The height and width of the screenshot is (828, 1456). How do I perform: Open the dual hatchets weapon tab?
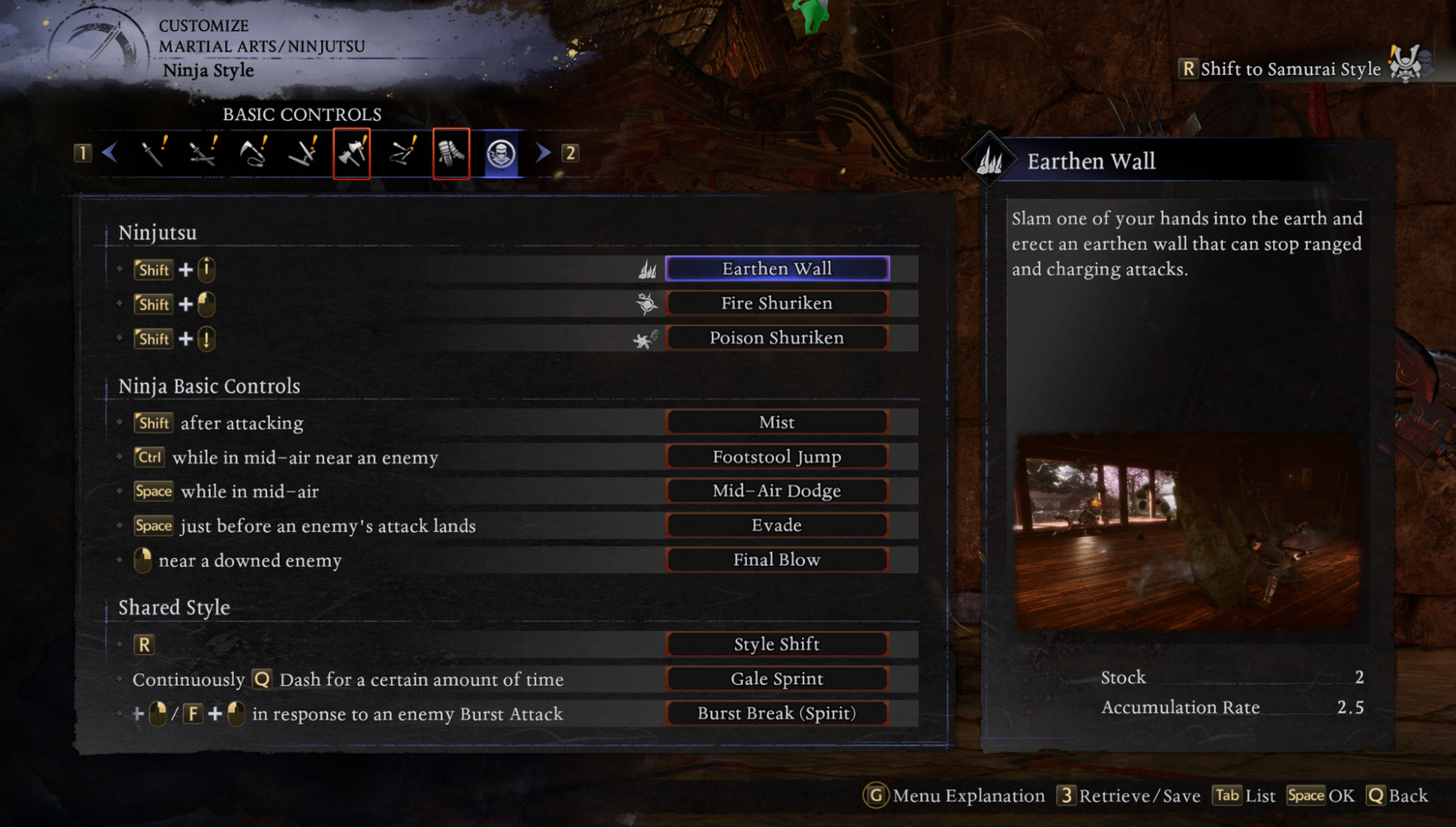tap(352, 154)
